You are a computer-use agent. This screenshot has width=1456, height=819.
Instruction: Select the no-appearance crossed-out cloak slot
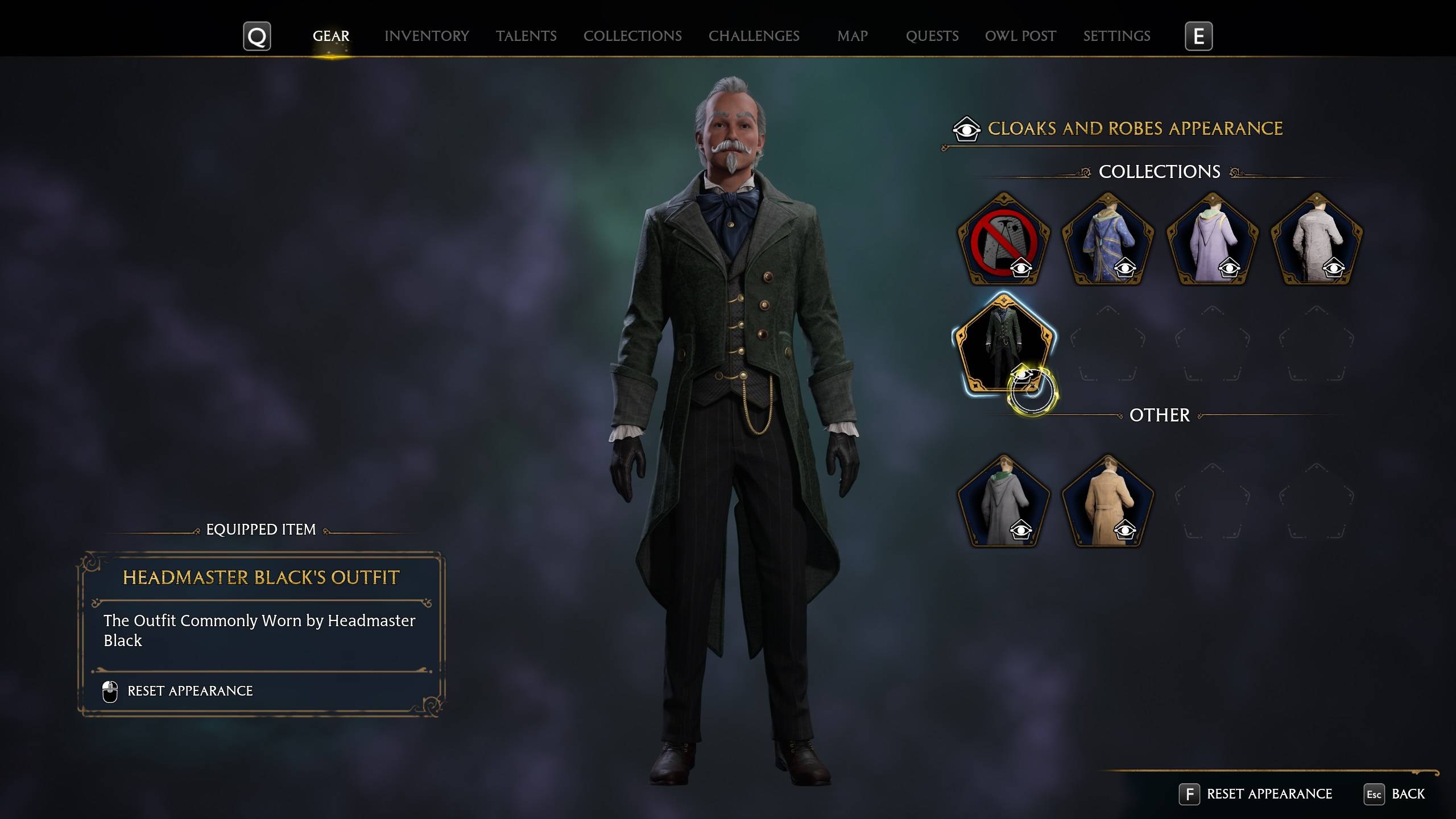point(1003,240)
